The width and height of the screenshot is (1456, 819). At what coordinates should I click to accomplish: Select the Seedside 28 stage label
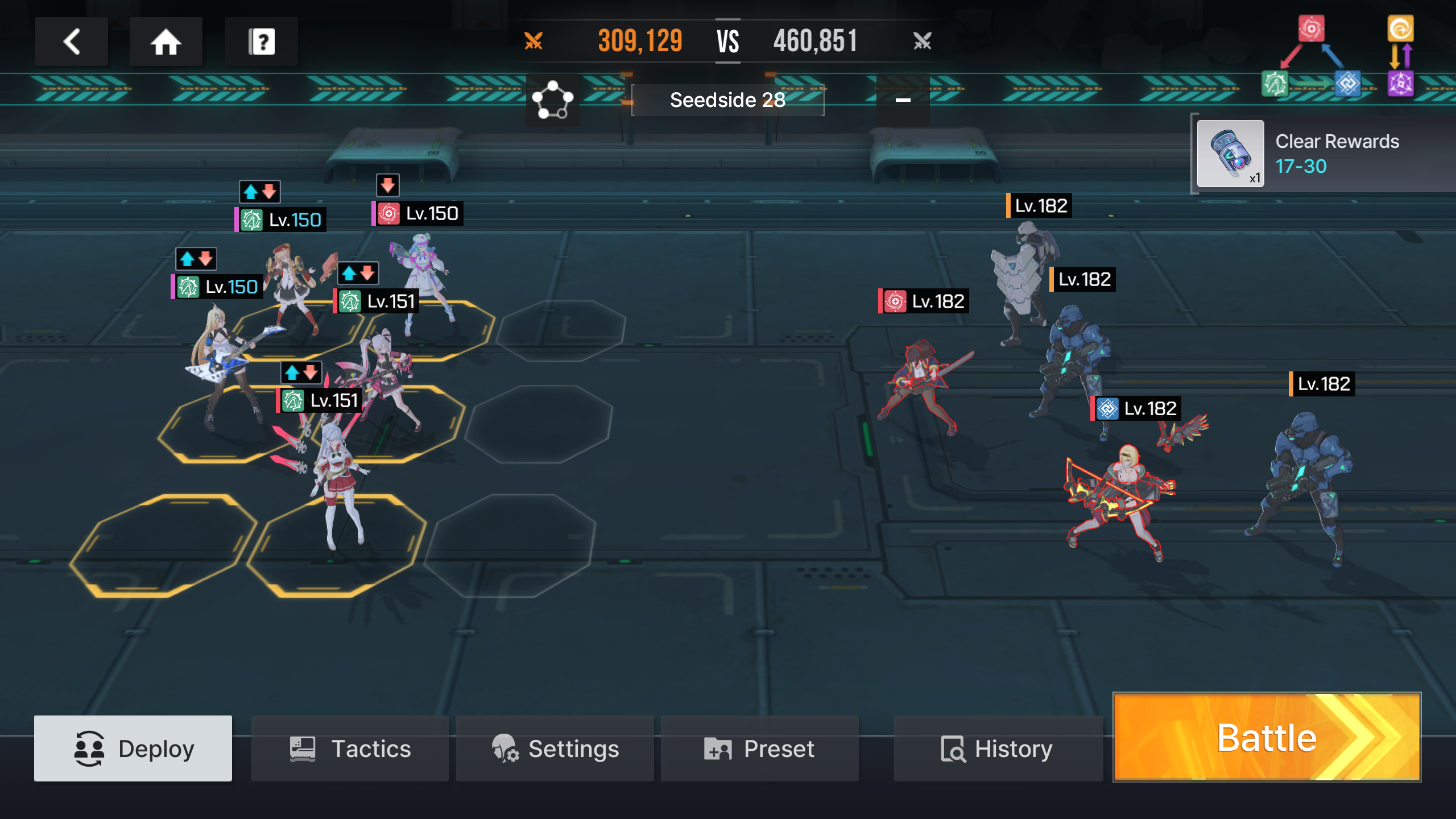click(727, 100)
